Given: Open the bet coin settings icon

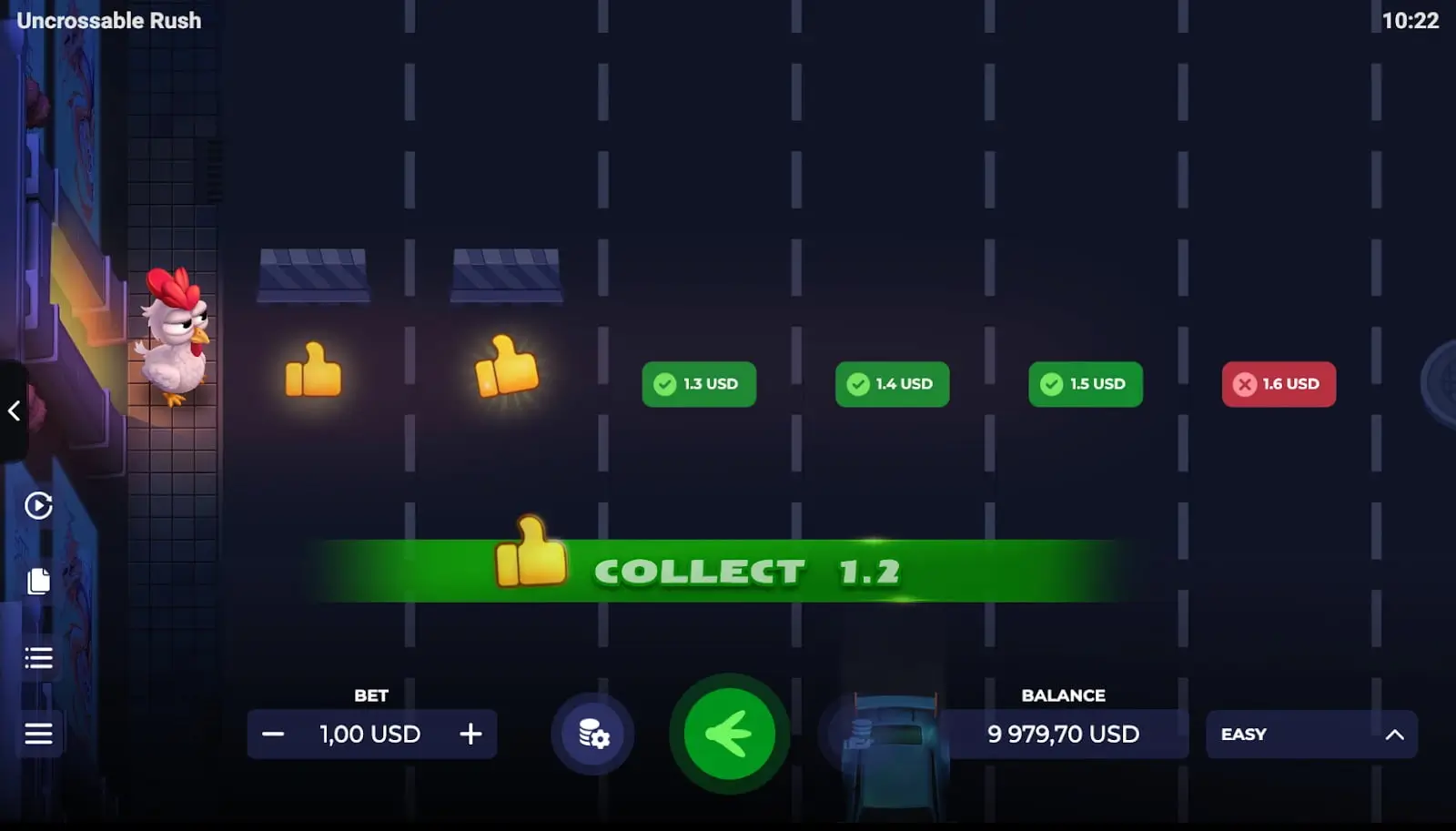Looking at the screenshot, I should [592, 735].
